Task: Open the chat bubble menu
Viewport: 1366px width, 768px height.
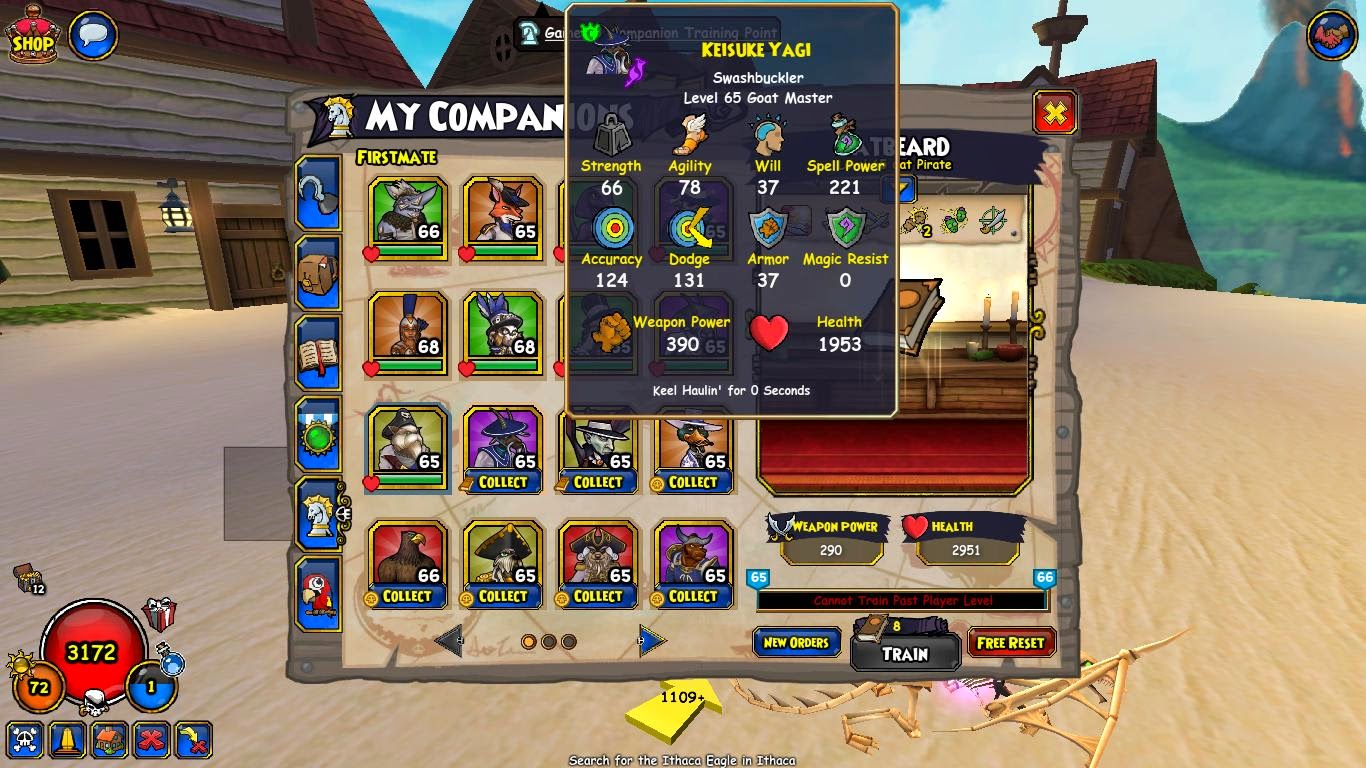Action: (93, 36)
